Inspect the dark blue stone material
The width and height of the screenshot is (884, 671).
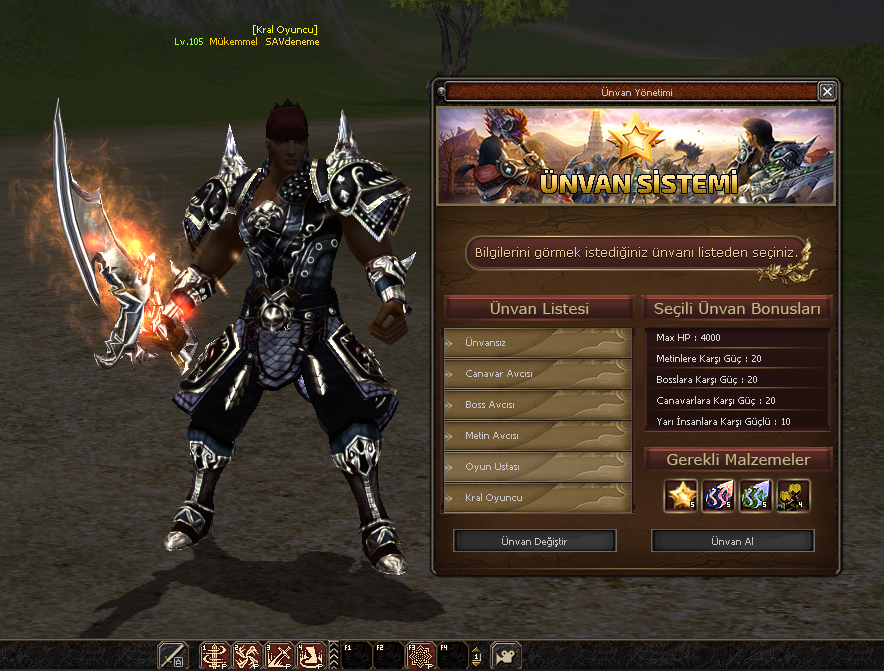pyautogui.click(x=718, y=495)
